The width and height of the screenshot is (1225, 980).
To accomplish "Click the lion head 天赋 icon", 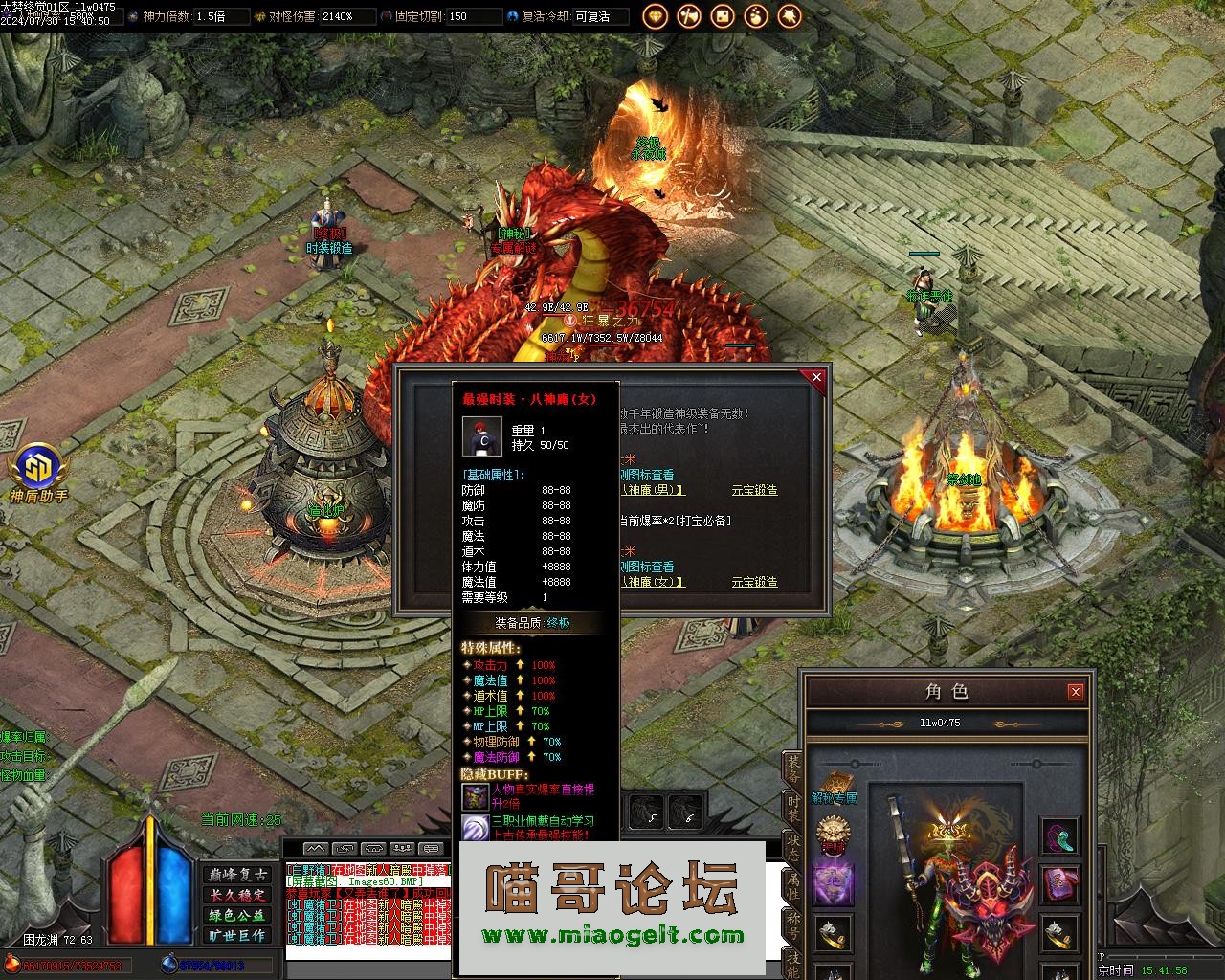I will coord(834,835).
